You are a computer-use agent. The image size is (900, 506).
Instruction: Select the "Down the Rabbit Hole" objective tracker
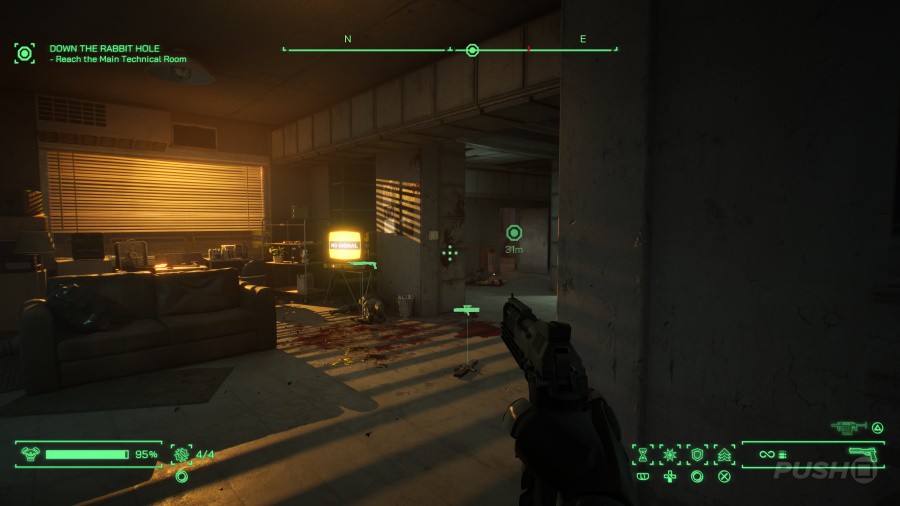[104, 48]
